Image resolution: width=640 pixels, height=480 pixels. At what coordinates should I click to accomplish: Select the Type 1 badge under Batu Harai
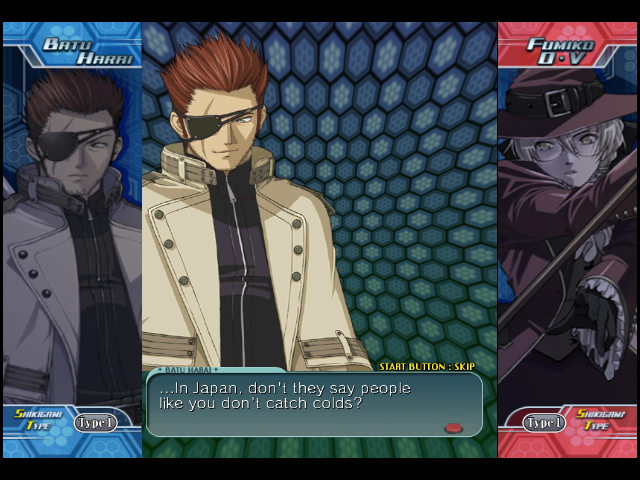(x=95, y=422)
